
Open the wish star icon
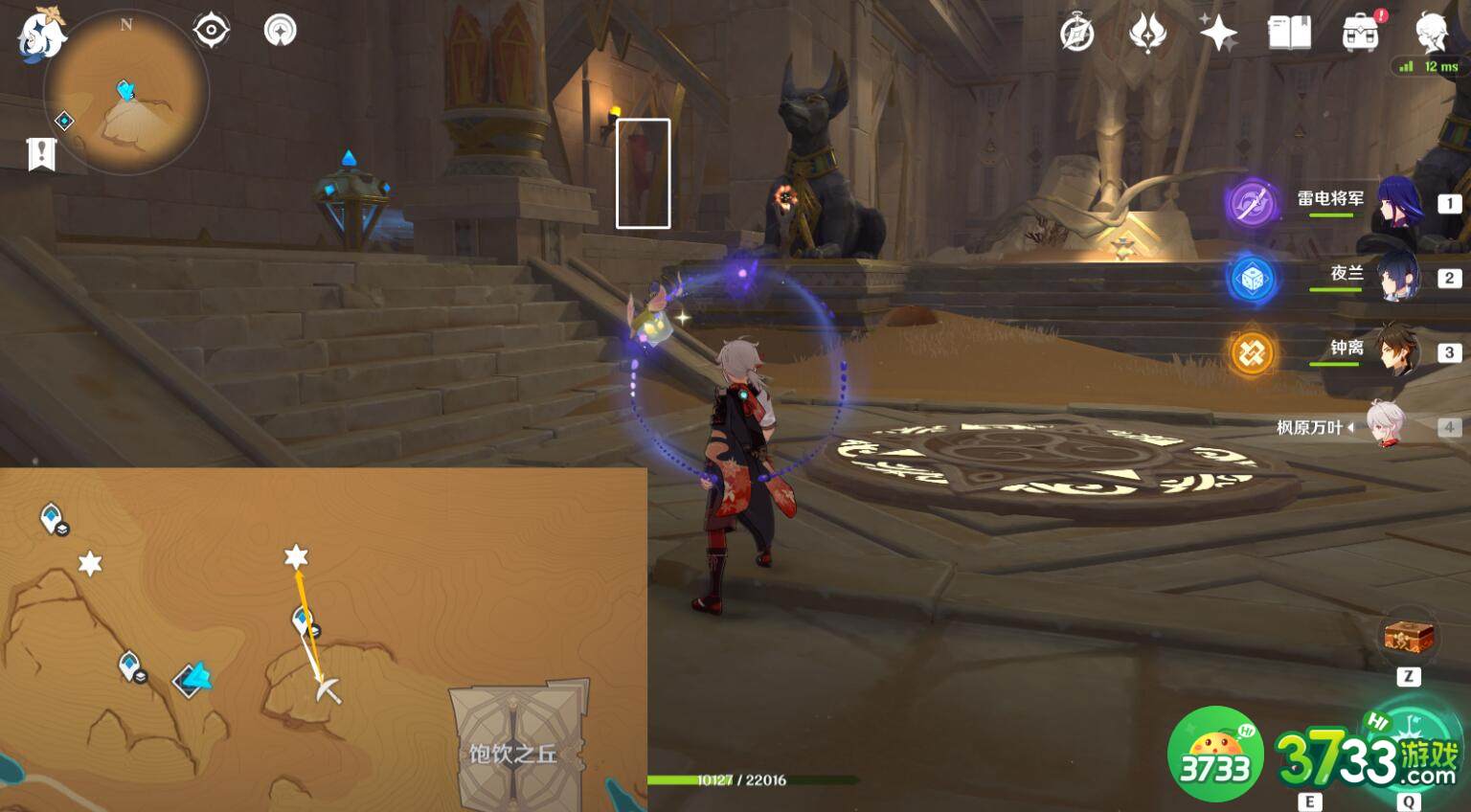[x=1218, y=34]
